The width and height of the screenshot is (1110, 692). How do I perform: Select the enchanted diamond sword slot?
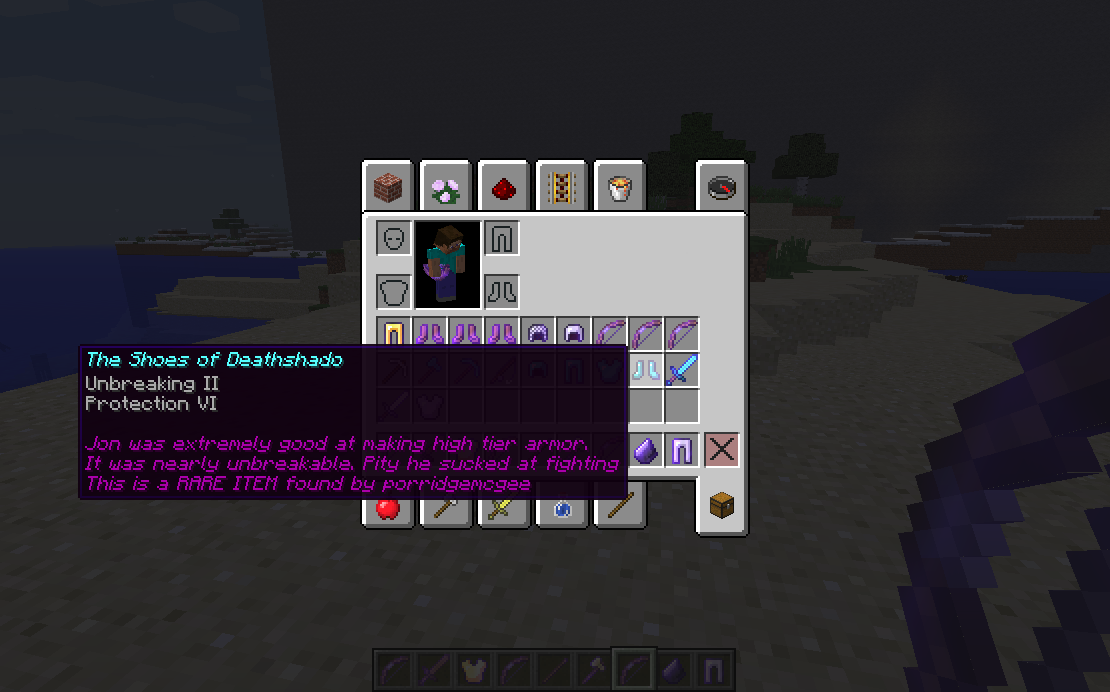coord(681,371)
